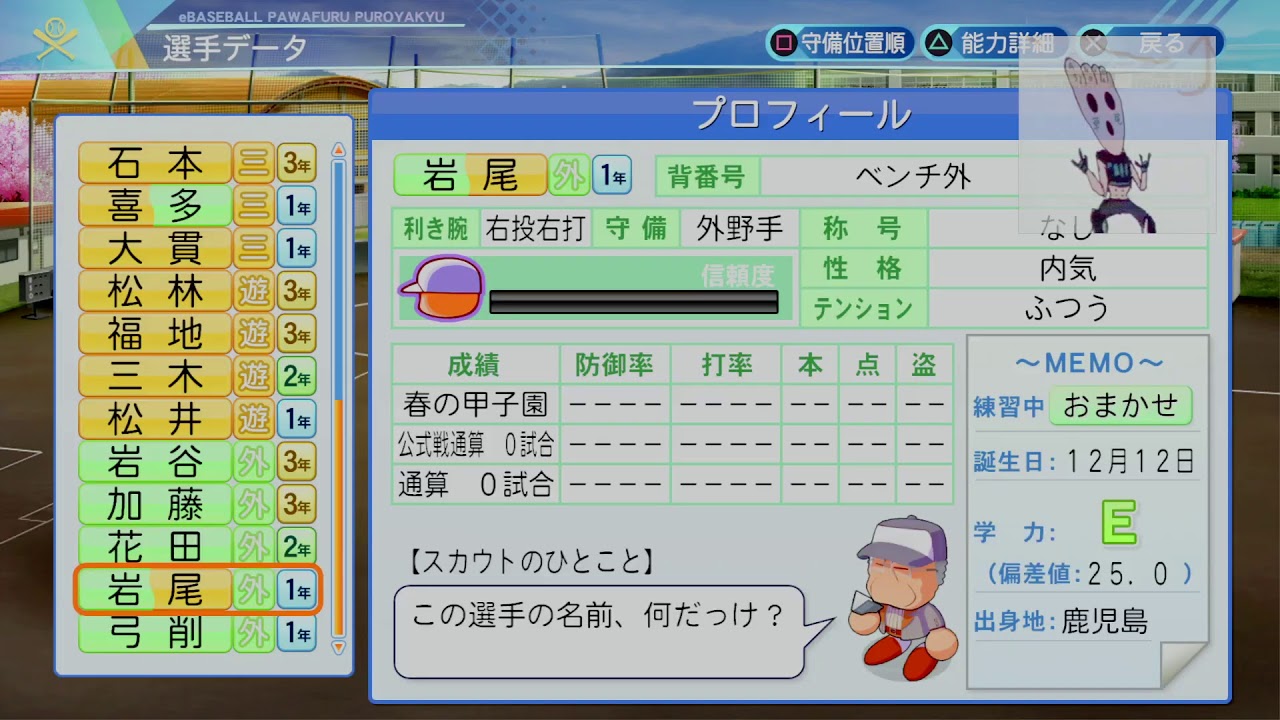
Task: Go back using the 戻る button
Action: 1148,43
